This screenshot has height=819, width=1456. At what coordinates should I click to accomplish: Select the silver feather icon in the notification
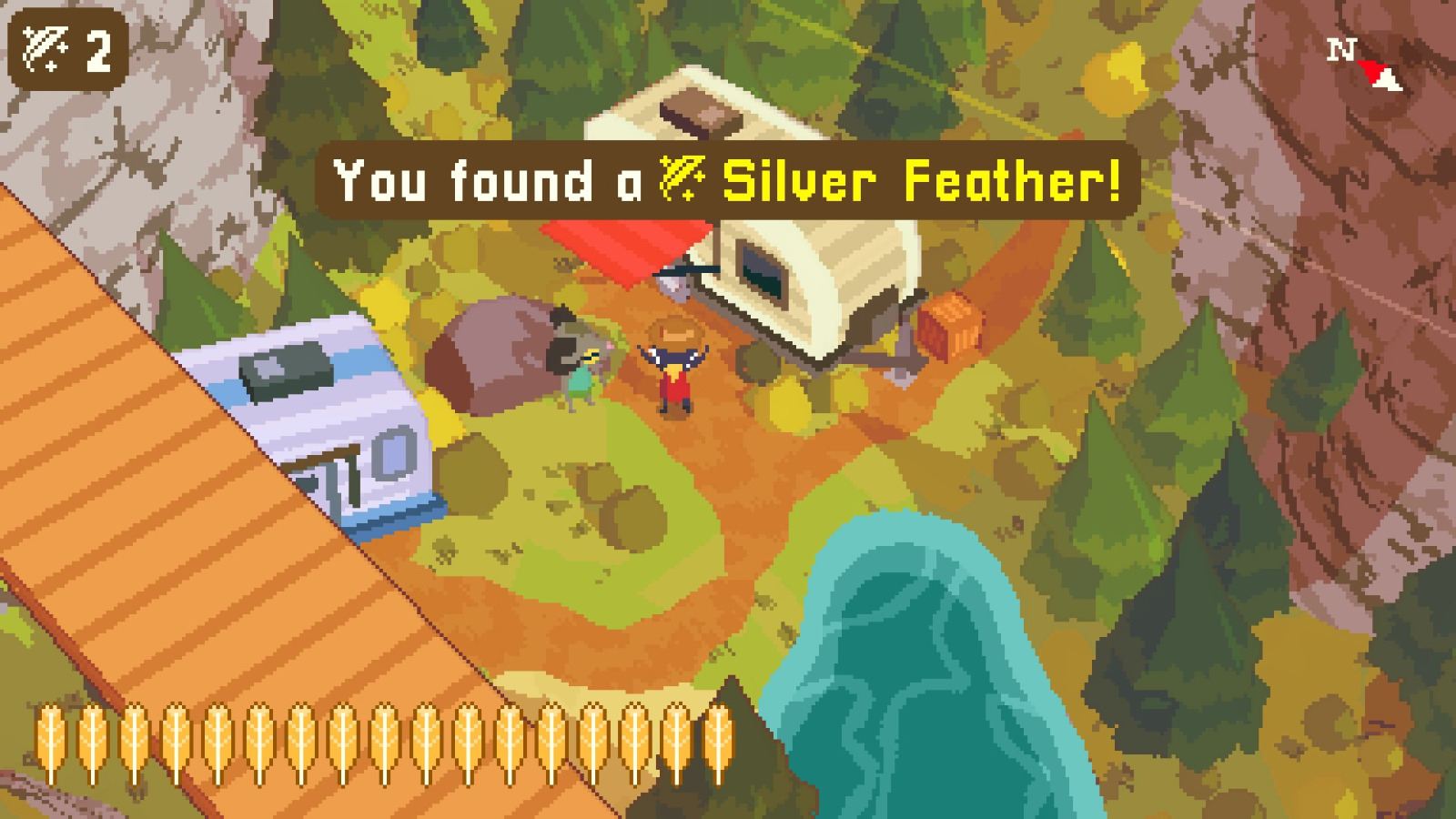click(682, 180)
